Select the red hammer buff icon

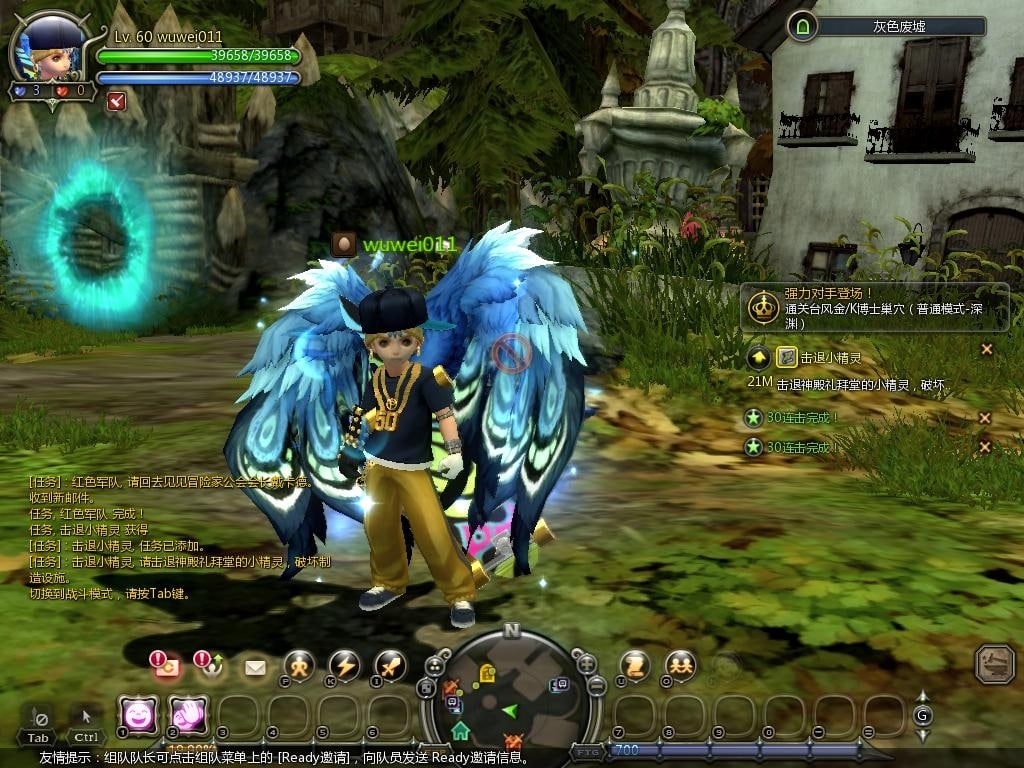(x=116, y=100)
